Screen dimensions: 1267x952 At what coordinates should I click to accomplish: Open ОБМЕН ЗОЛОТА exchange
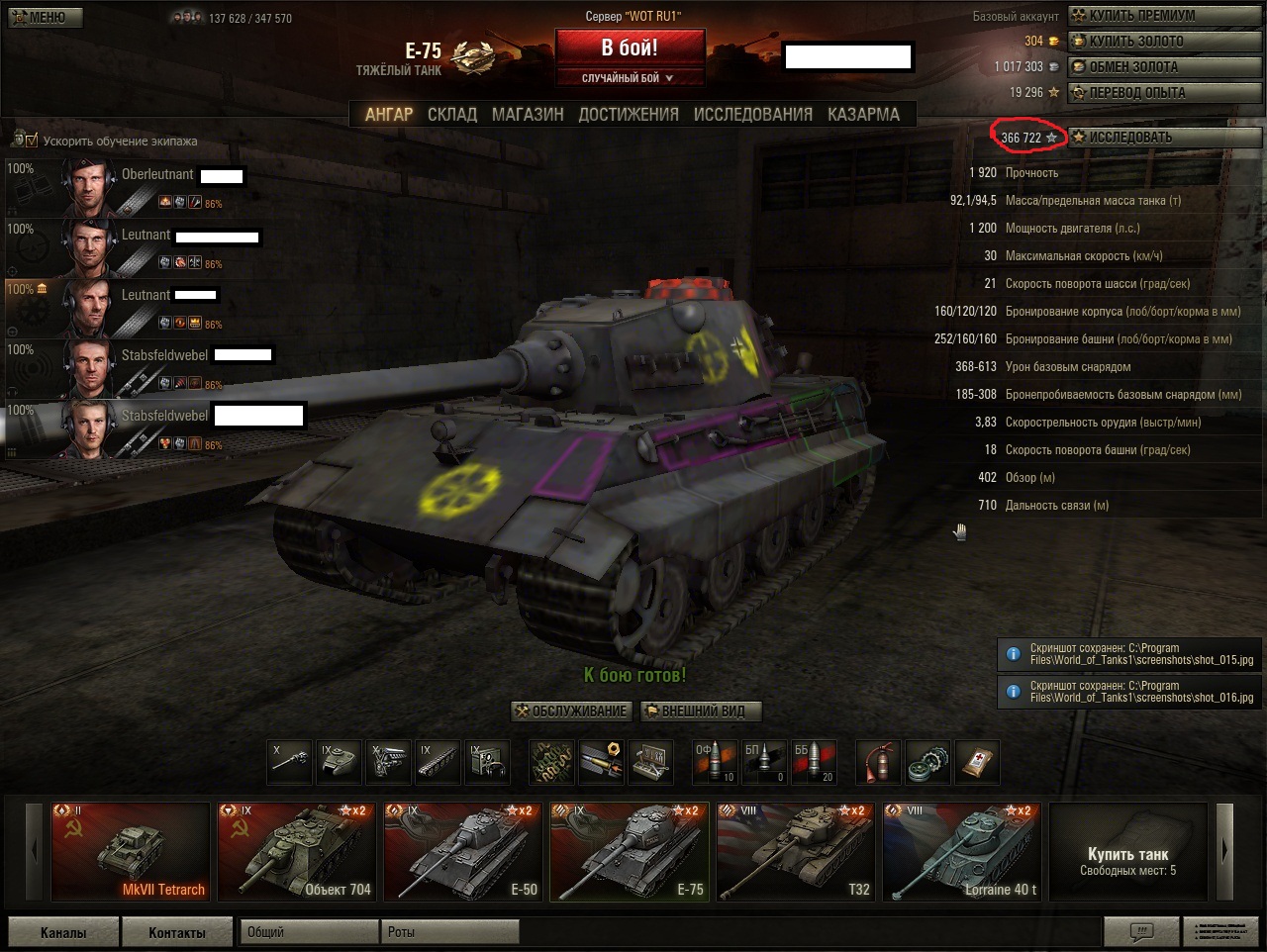[1165, 67]
